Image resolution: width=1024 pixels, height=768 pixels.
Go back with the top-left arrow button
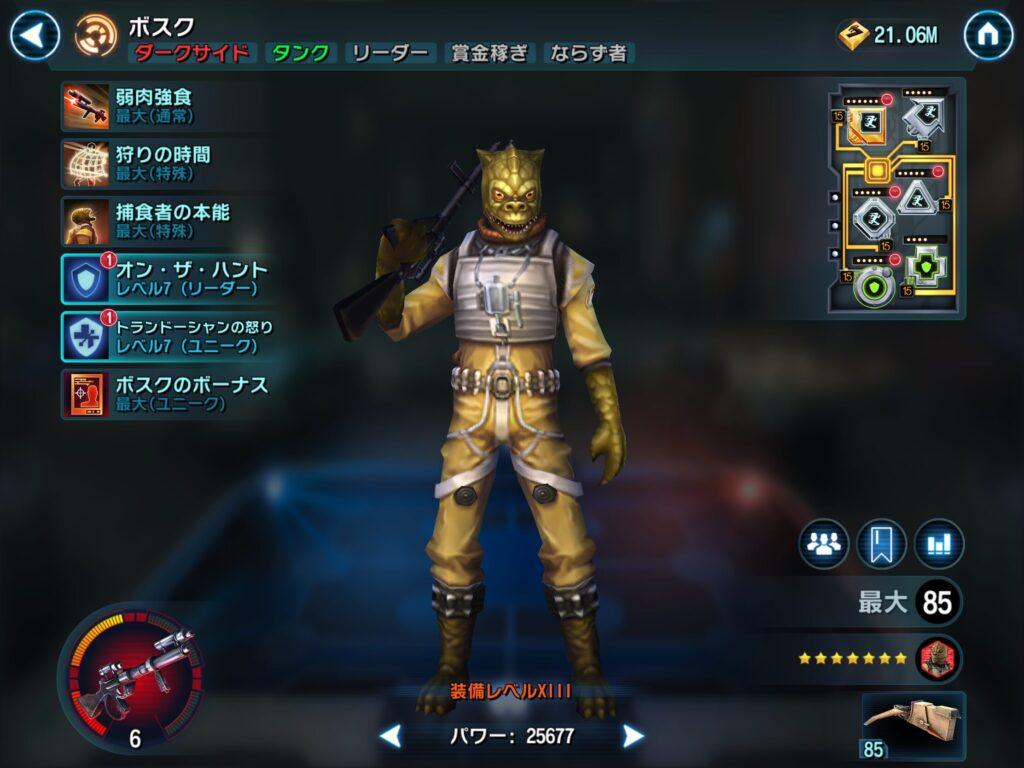click(34, 36)
